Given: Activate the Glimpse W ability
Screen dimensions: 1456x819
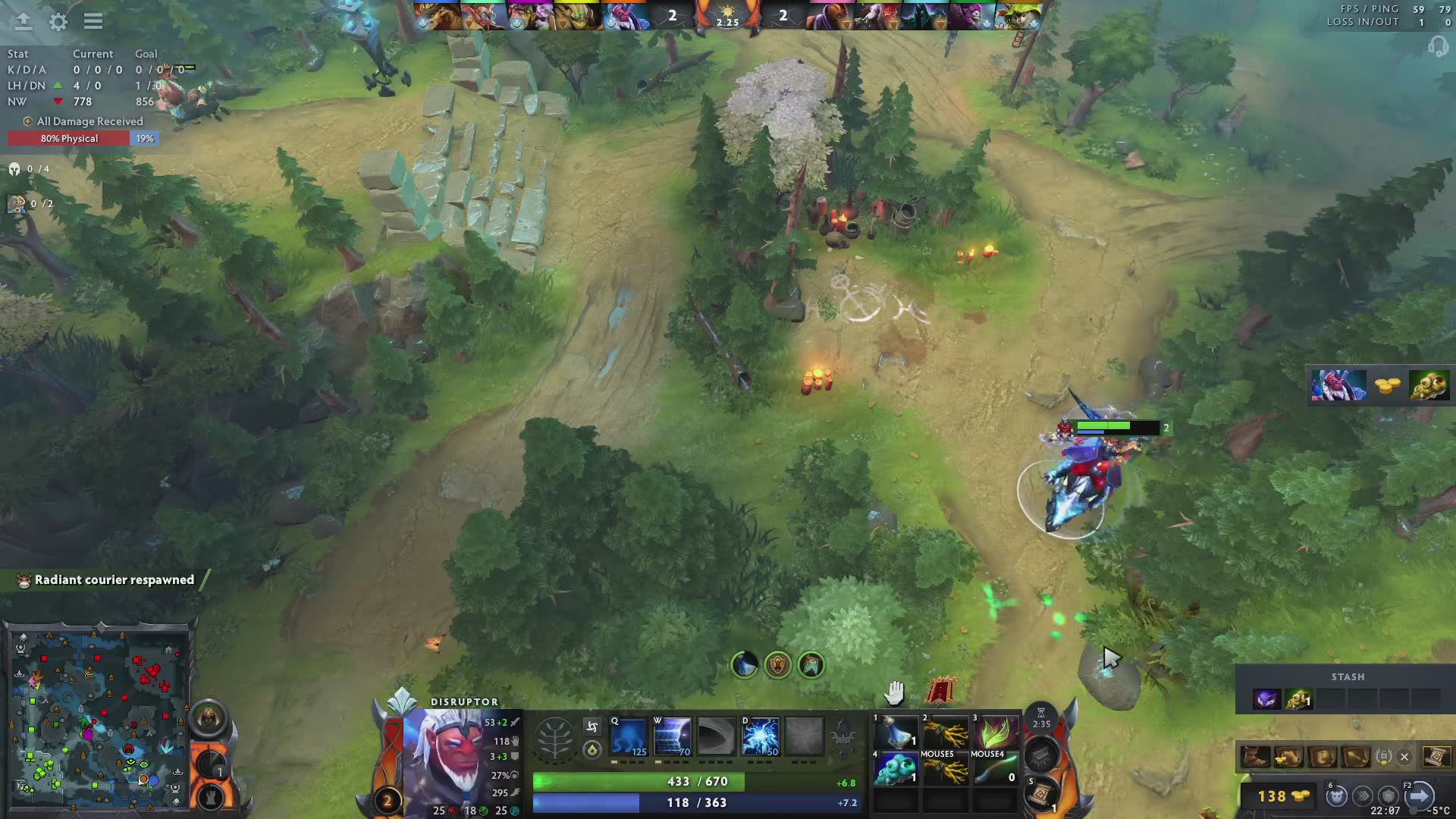Looking at the screenshot, I should click(x=672, y=737).
